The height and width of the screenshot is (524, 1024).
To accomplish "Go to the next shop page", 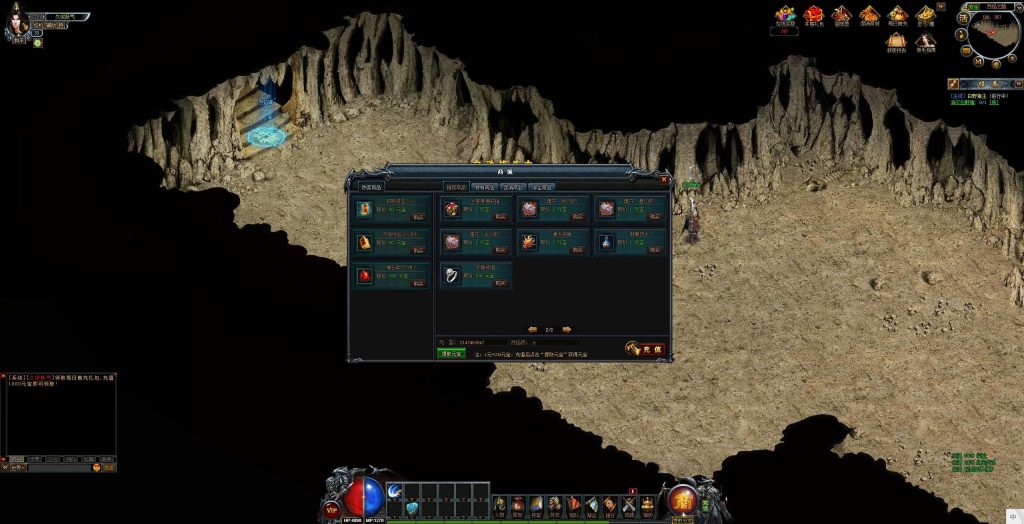I will coord(567,328).
